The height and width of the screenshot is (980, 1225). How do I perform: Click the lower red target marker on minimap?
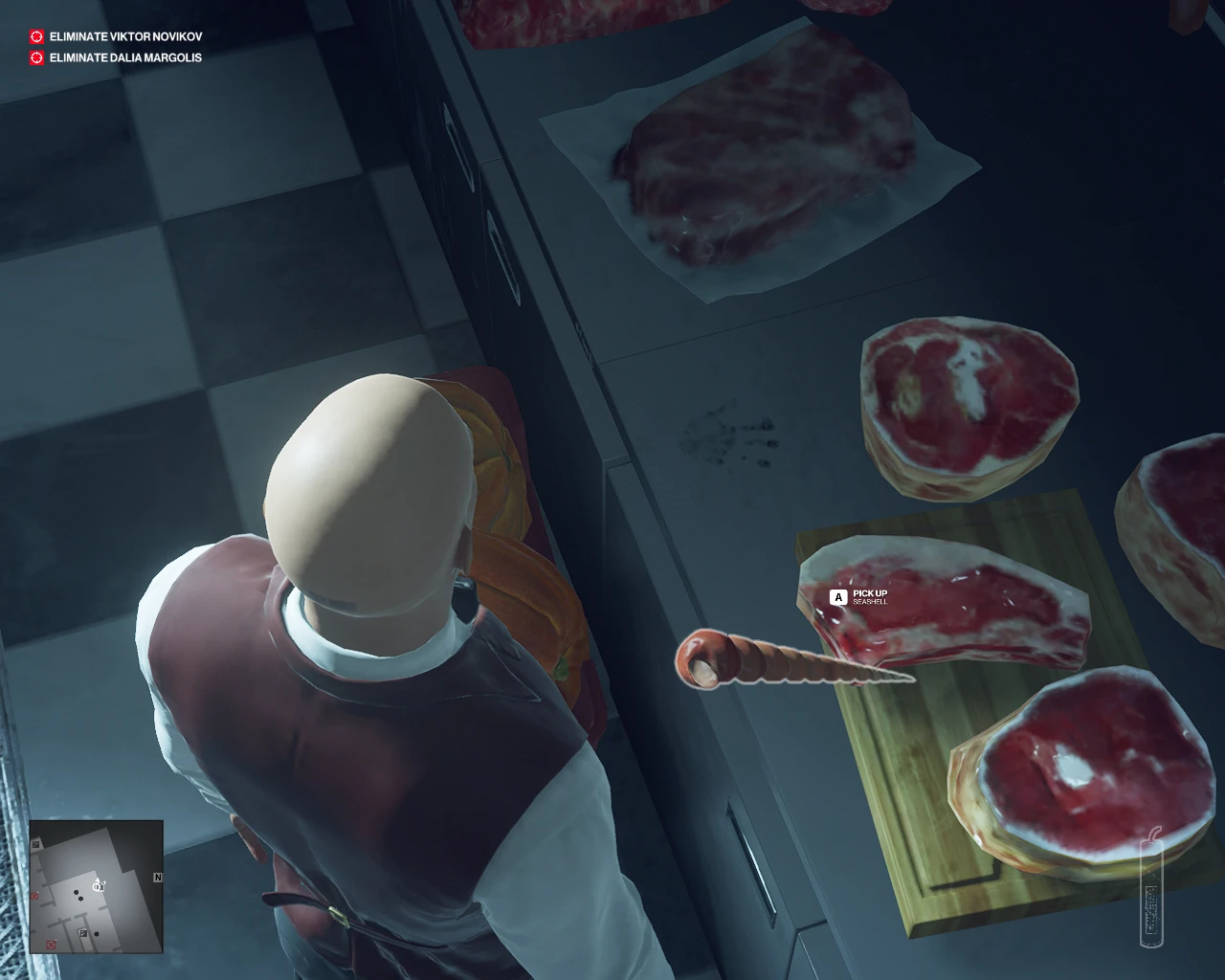[51, 943]
